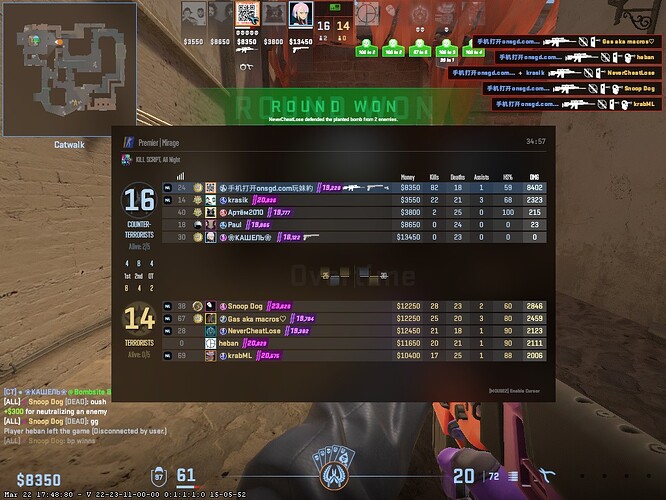Screen dimensions: 666x500
Task: Sort scoreboard by the Kills column header
Action: [434, 177]
